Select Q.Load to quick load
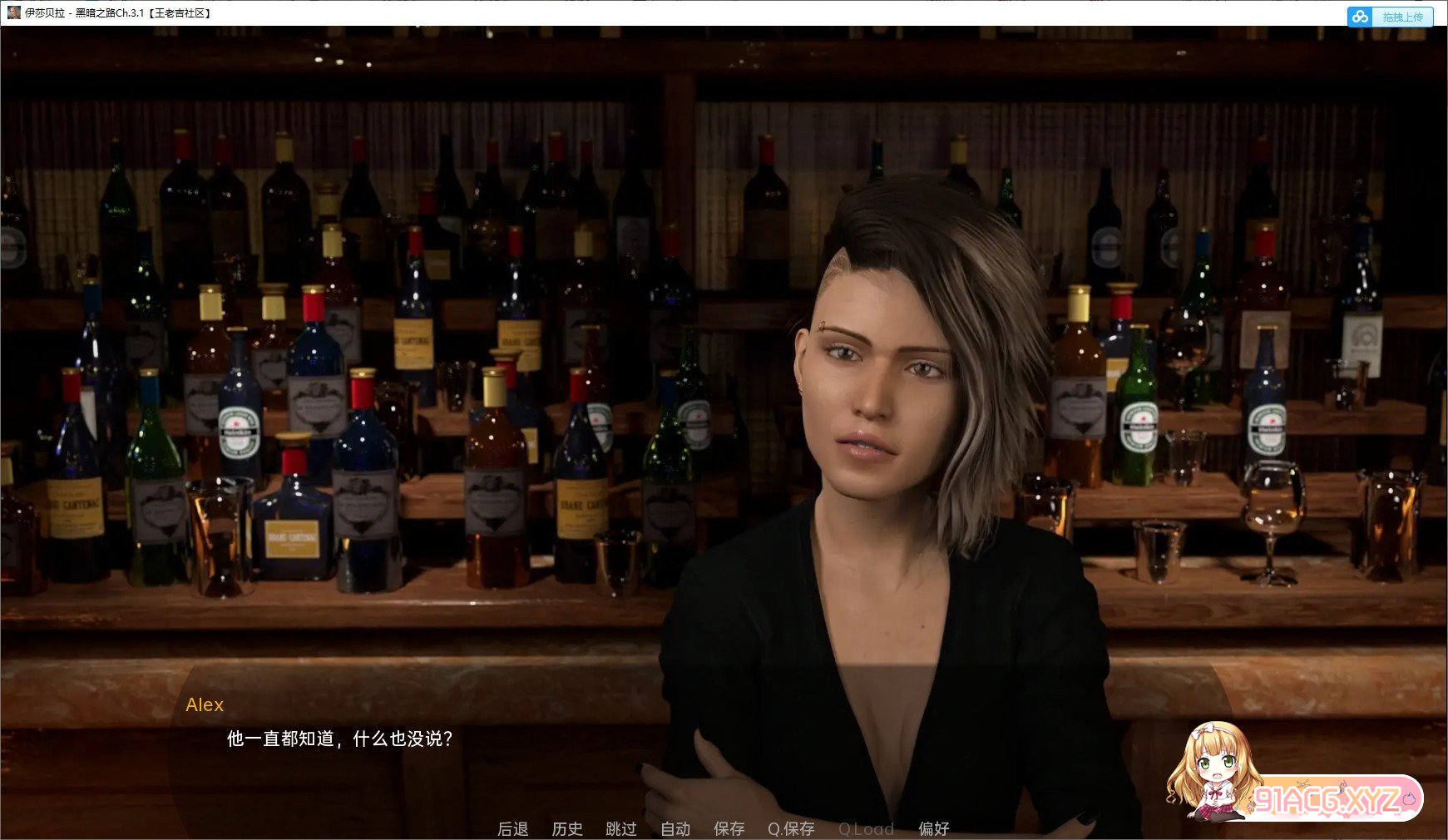Viewport: 1448px width, 840px height. [x=865, y=828]
